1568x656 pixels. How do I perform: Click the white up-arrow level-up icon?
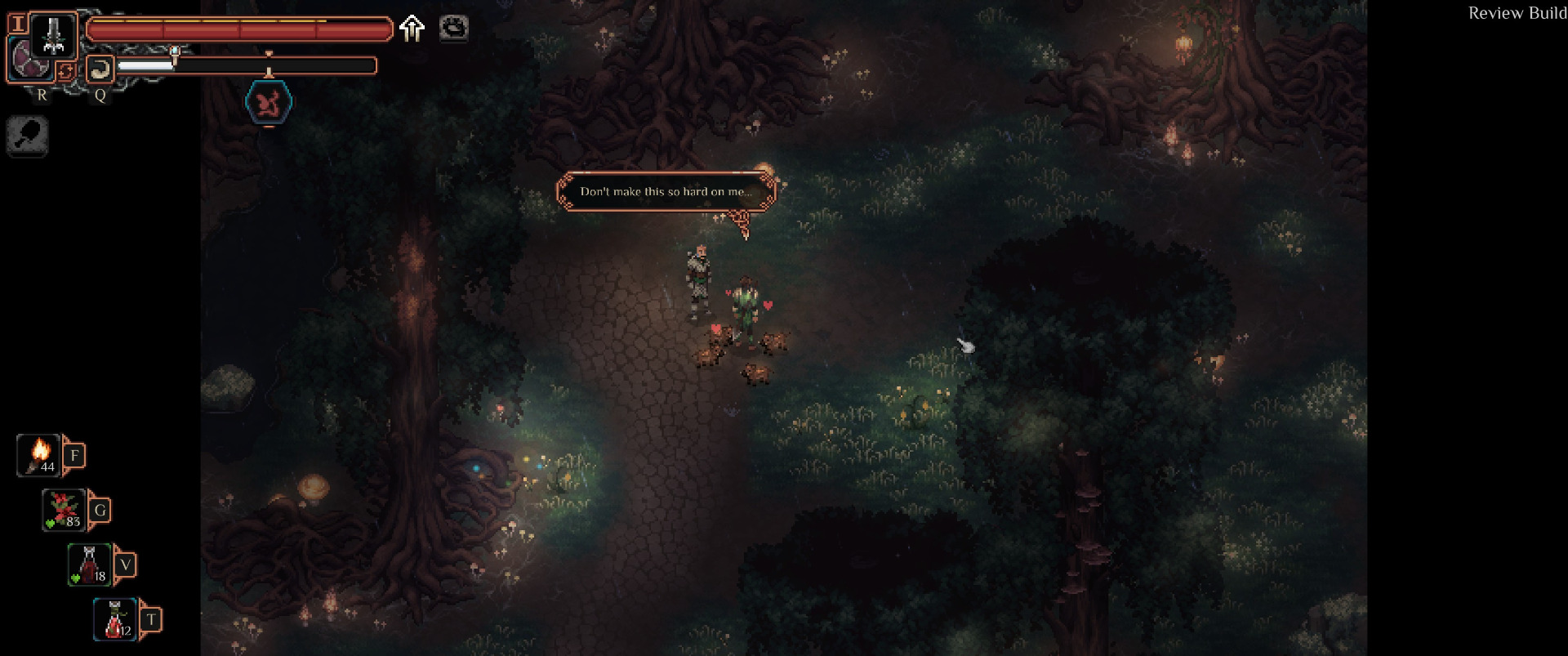pos(412,29)
